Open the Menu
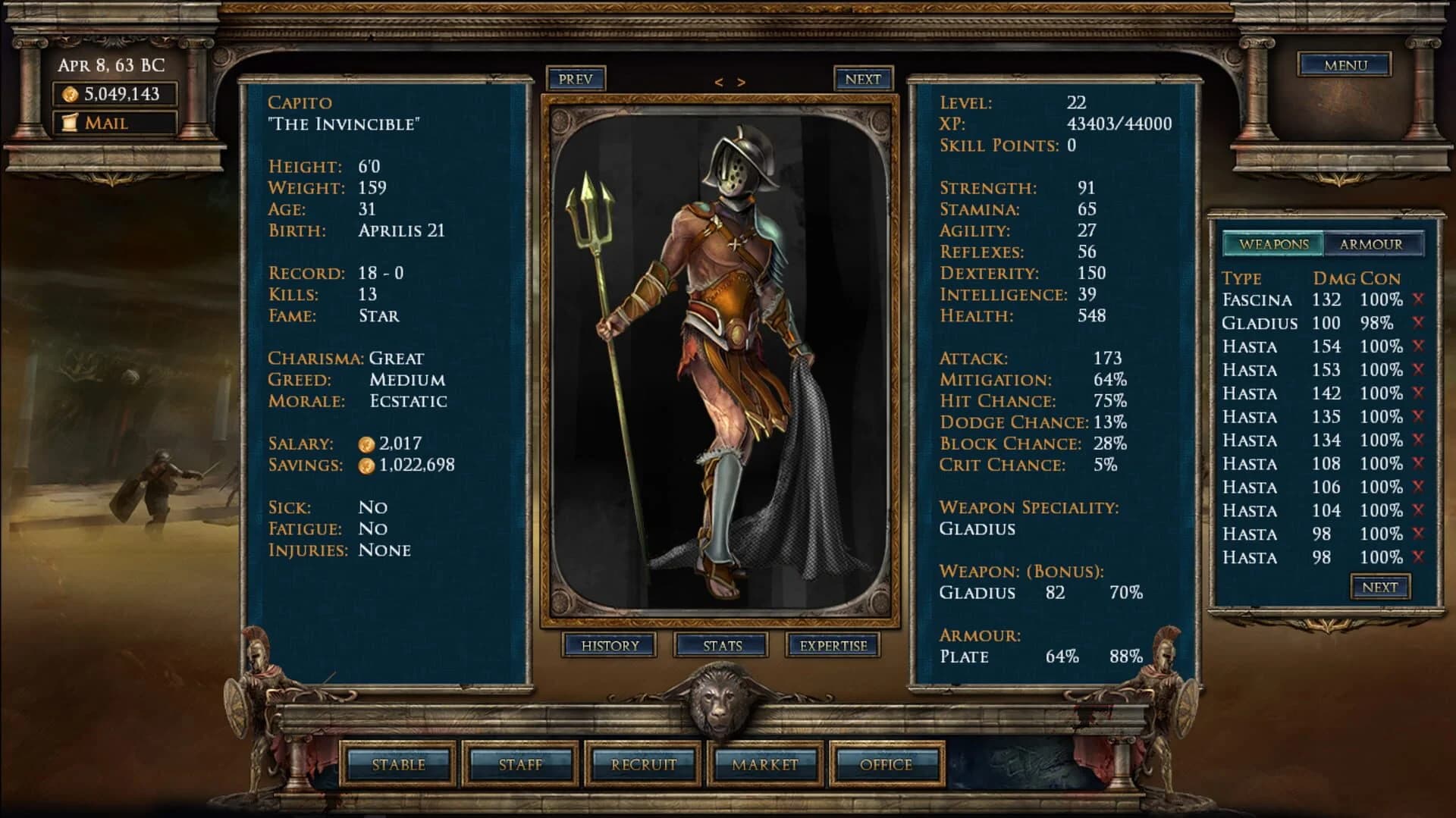Viewport: 1456px width, 818px height. 1345,65
